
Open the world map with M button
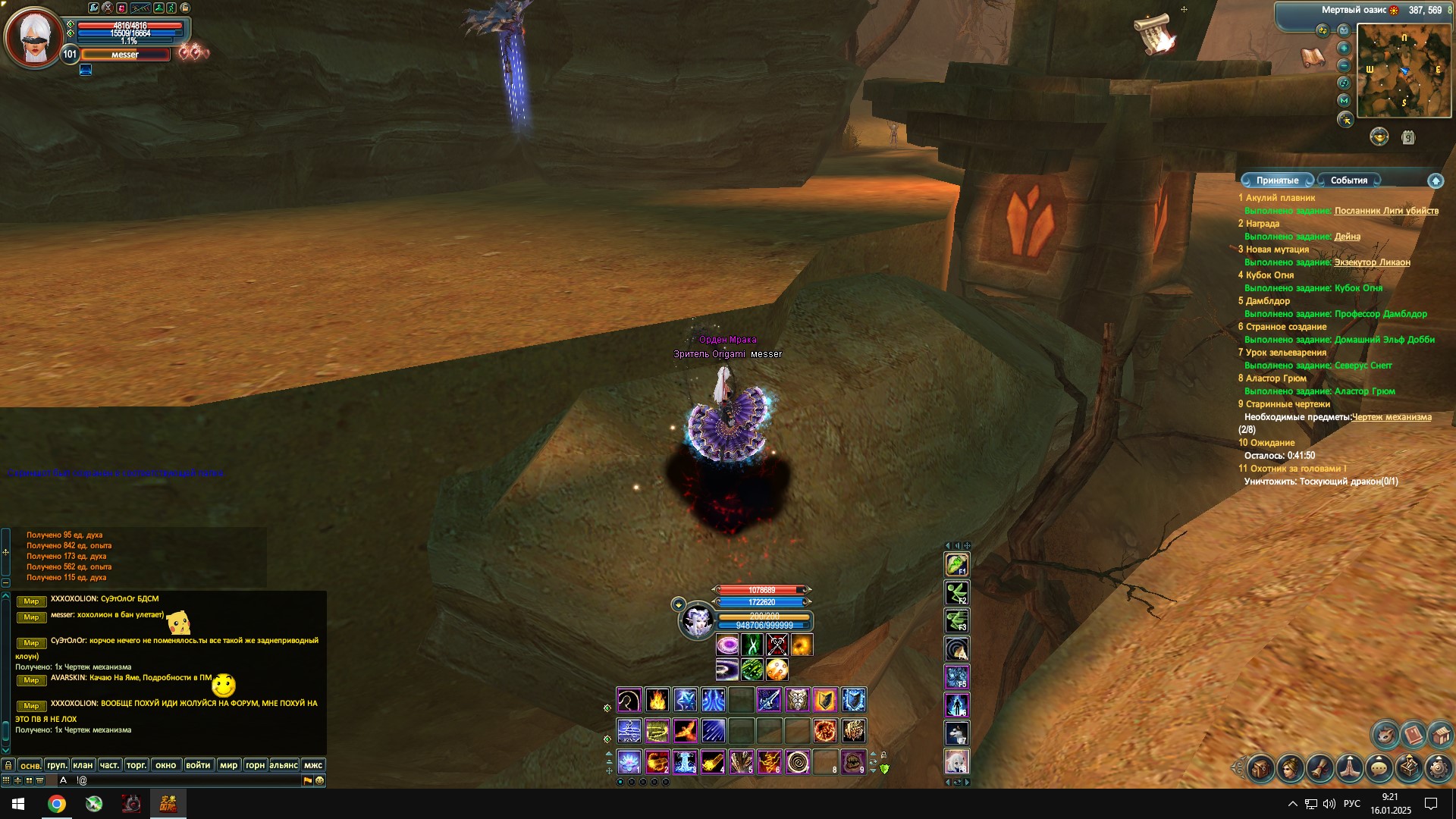coord(1344,100)
